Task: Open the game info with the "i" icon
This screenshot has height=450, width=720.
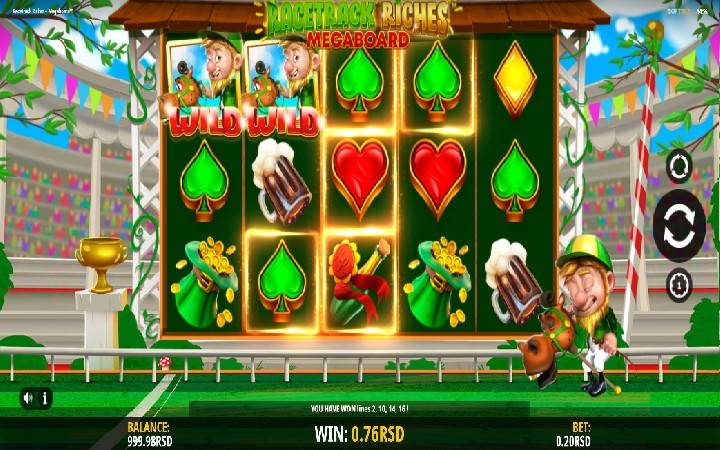Action: [46, 398]
